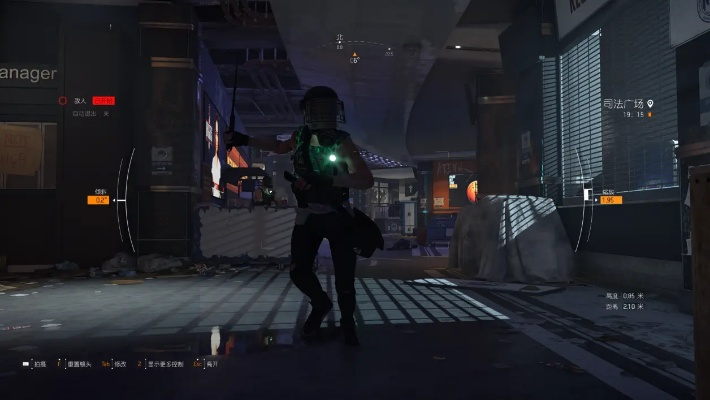Reset the camera with 重置镜头

pyautogui.click(x=77, y=365)
